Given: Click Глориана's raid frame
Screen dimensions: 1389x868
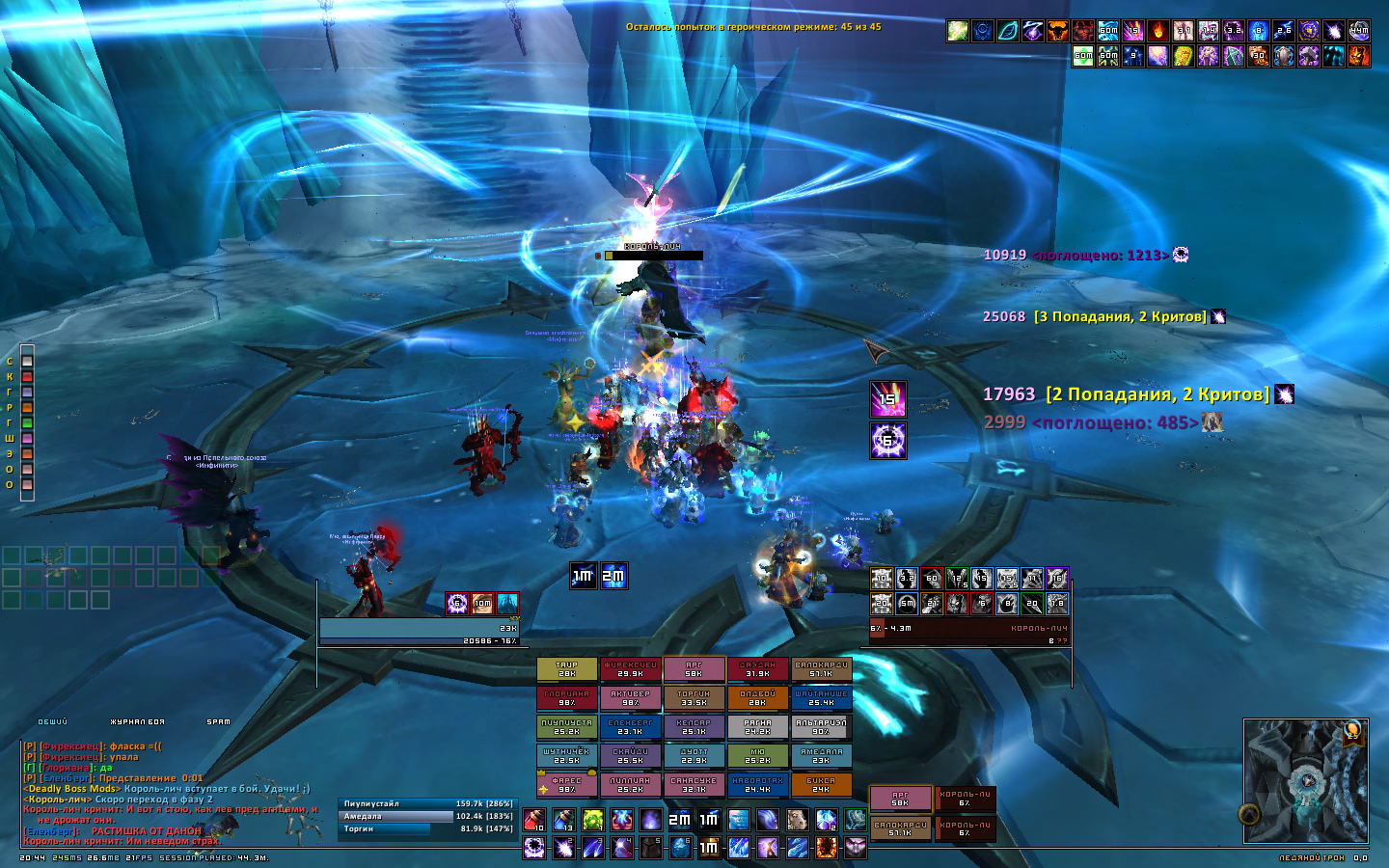Looking at the screenshot, I should [566, 698].
